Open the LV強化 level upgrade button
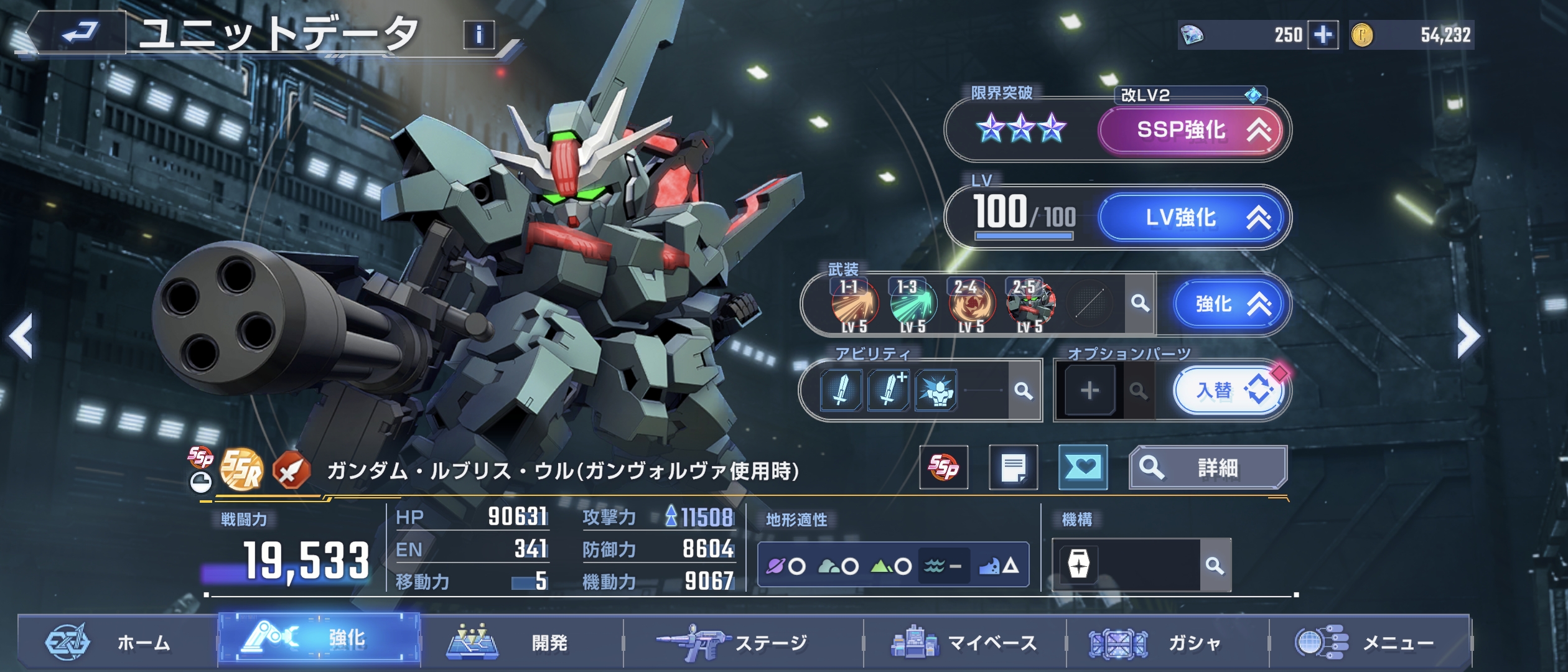The height and width of the screenshot is (672, 1568). point(1191,217)
